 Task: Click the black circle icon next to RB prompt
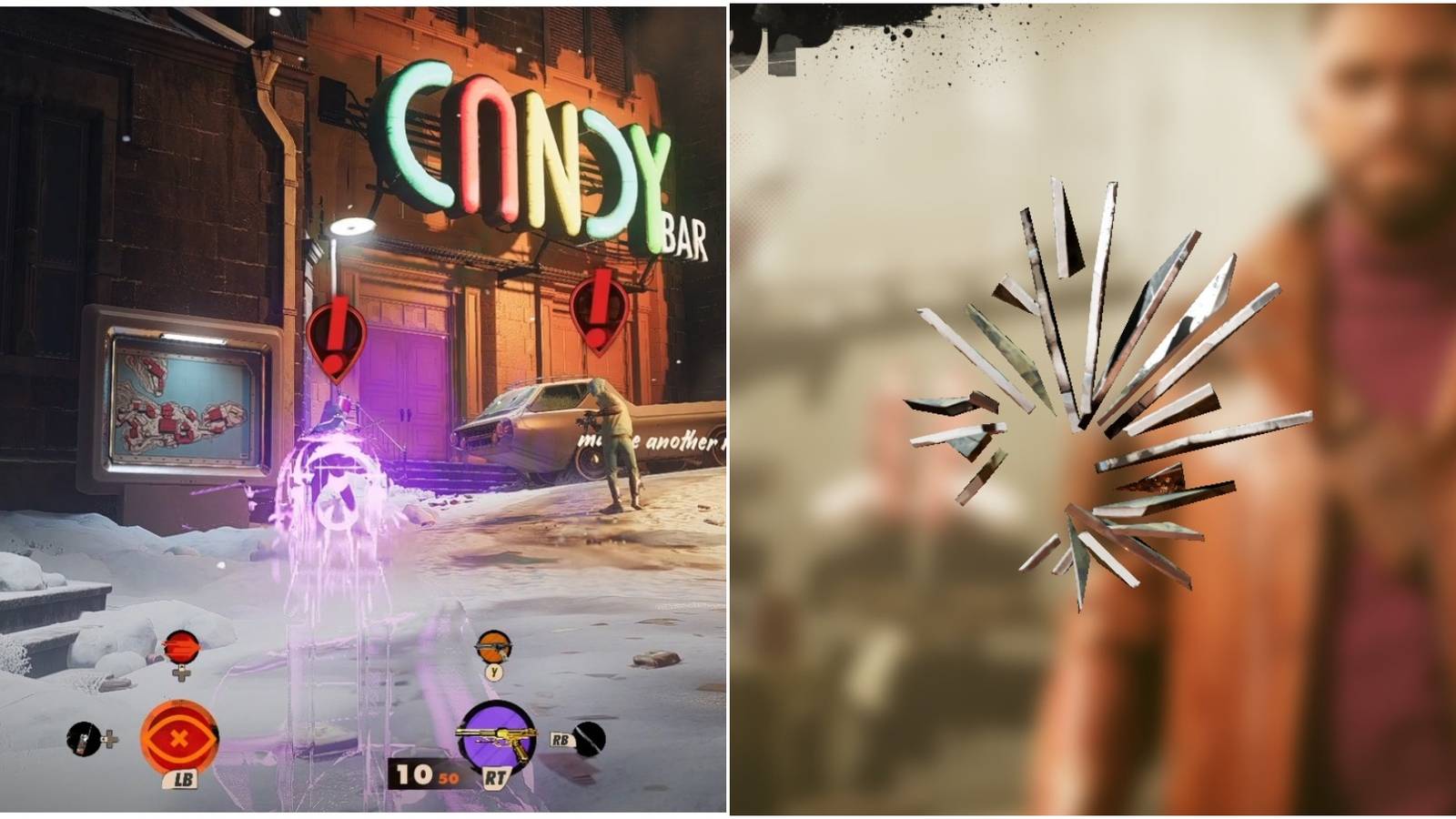tap(591, 739)
